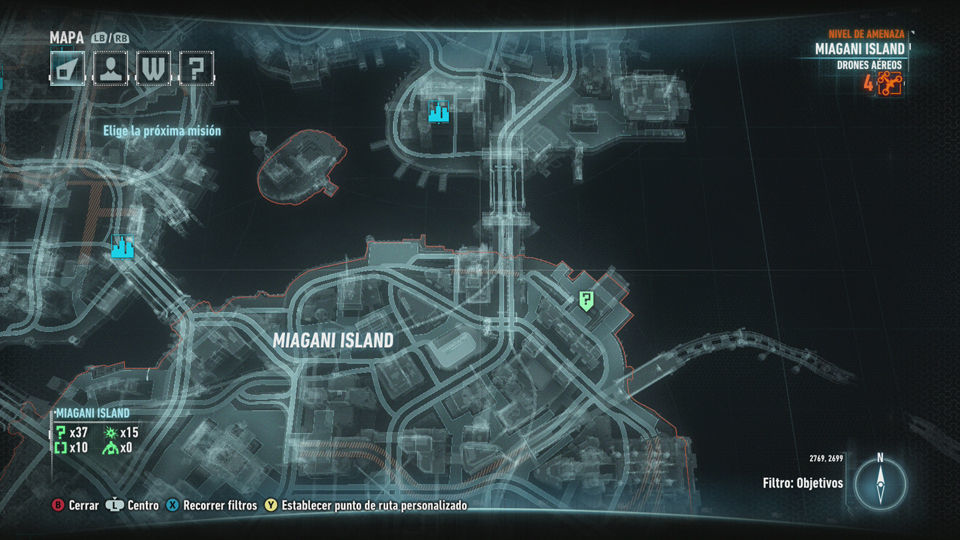Click the orange aerial drones icon
Screen dimensions: 960x540
[x=890, y=84]
